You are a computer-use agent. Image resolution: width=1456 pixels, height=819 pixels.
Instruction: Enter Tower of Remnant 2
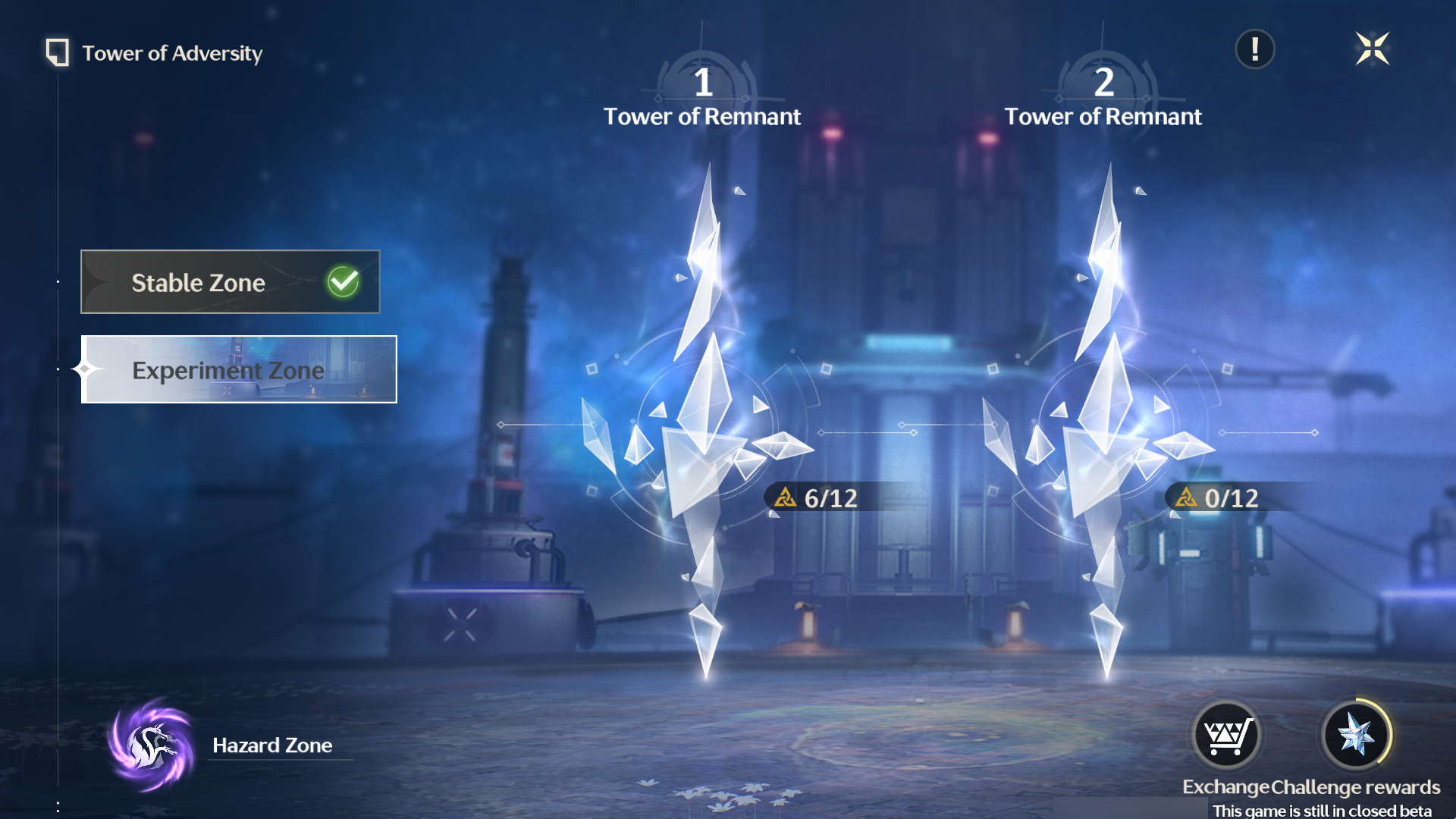(1104, 425)
